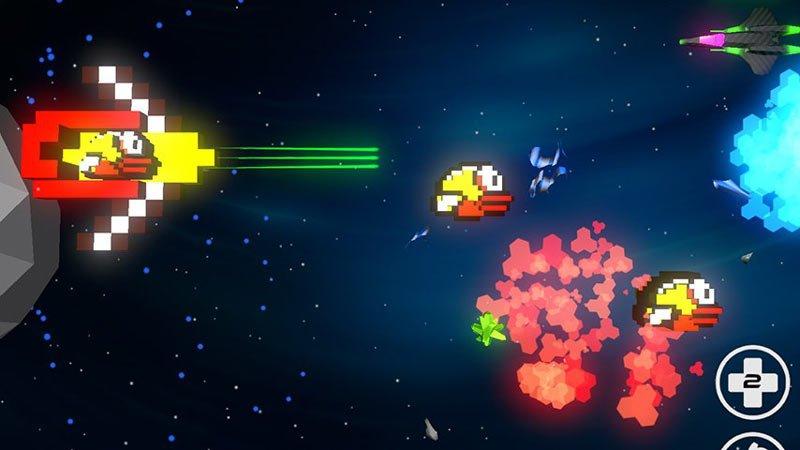Tap the partly visible round button below the cross
The image size is (800, 450).
coord(752,441)
